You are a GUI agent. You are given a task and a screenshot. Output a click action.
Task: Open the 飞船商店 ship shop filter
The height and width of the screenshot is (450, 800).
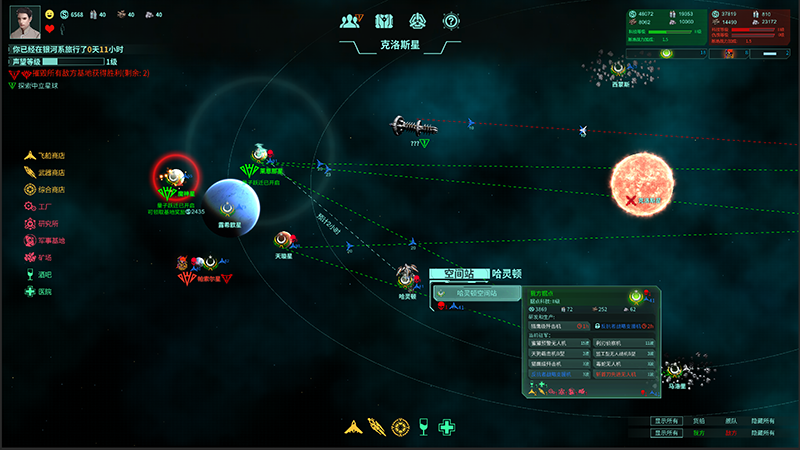(50, 155)
